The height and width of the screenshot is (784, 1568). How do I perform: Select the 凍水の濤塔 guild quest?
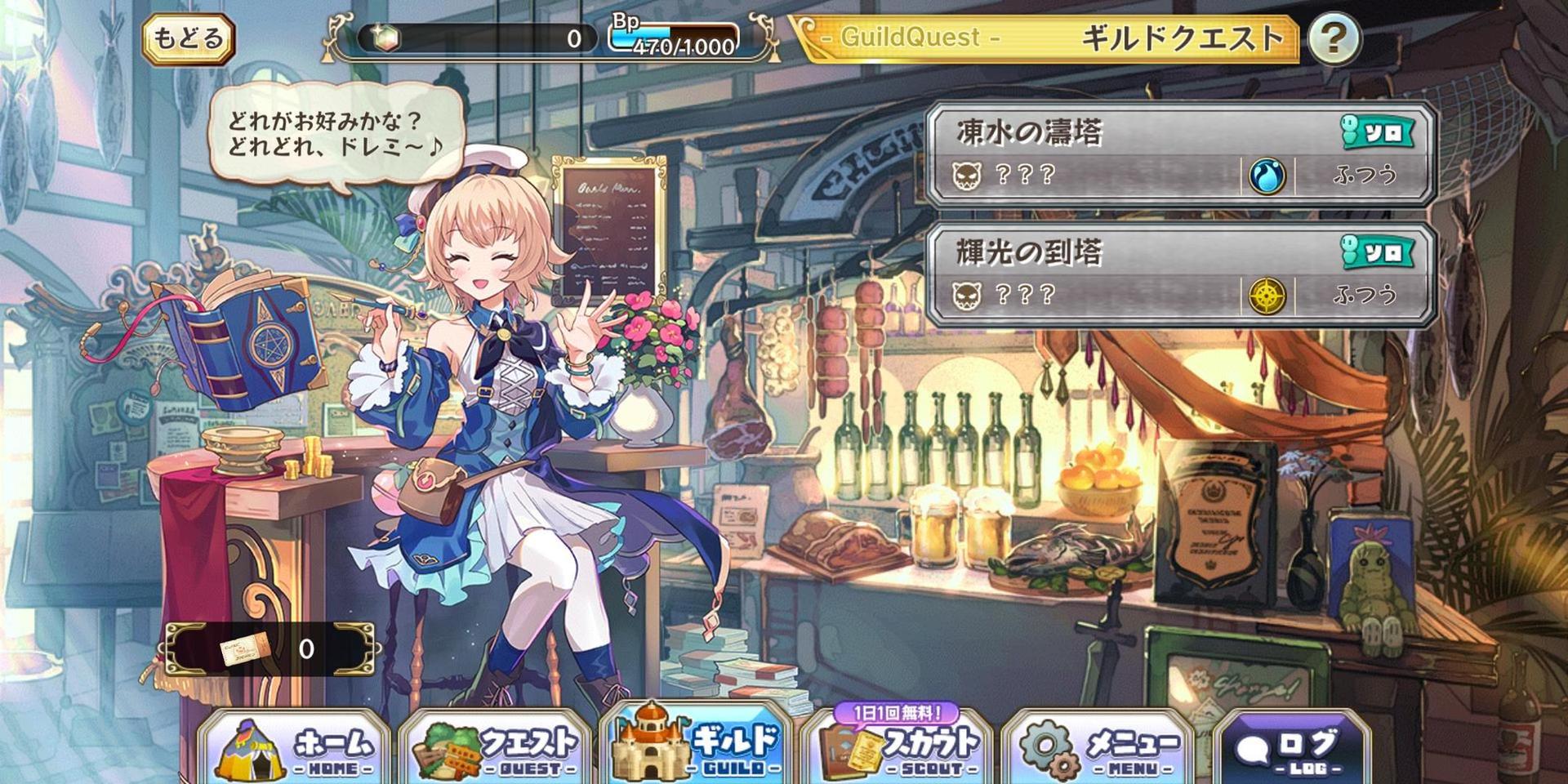click(x=1180, y=154)
